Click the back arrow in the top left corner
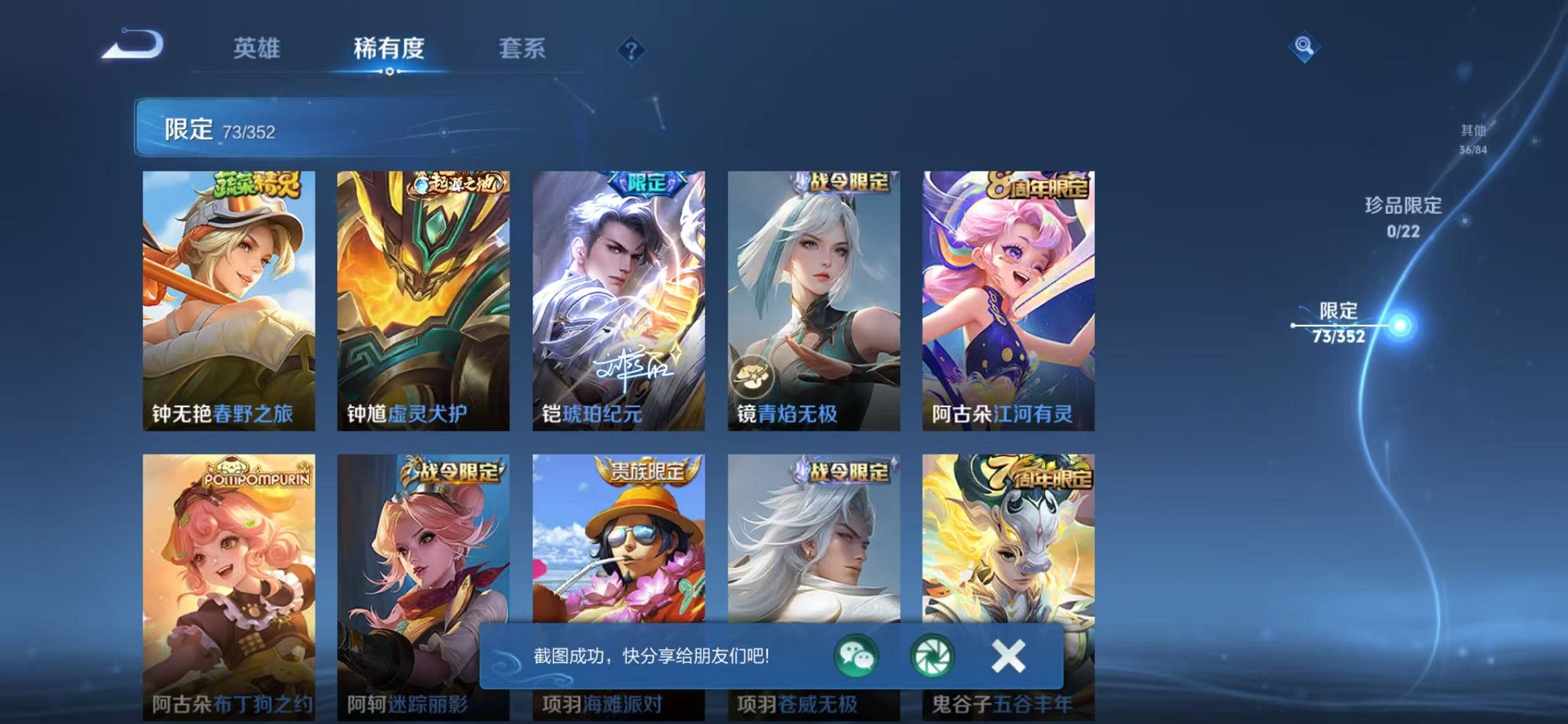1568x724 pixels. point(130,45)
